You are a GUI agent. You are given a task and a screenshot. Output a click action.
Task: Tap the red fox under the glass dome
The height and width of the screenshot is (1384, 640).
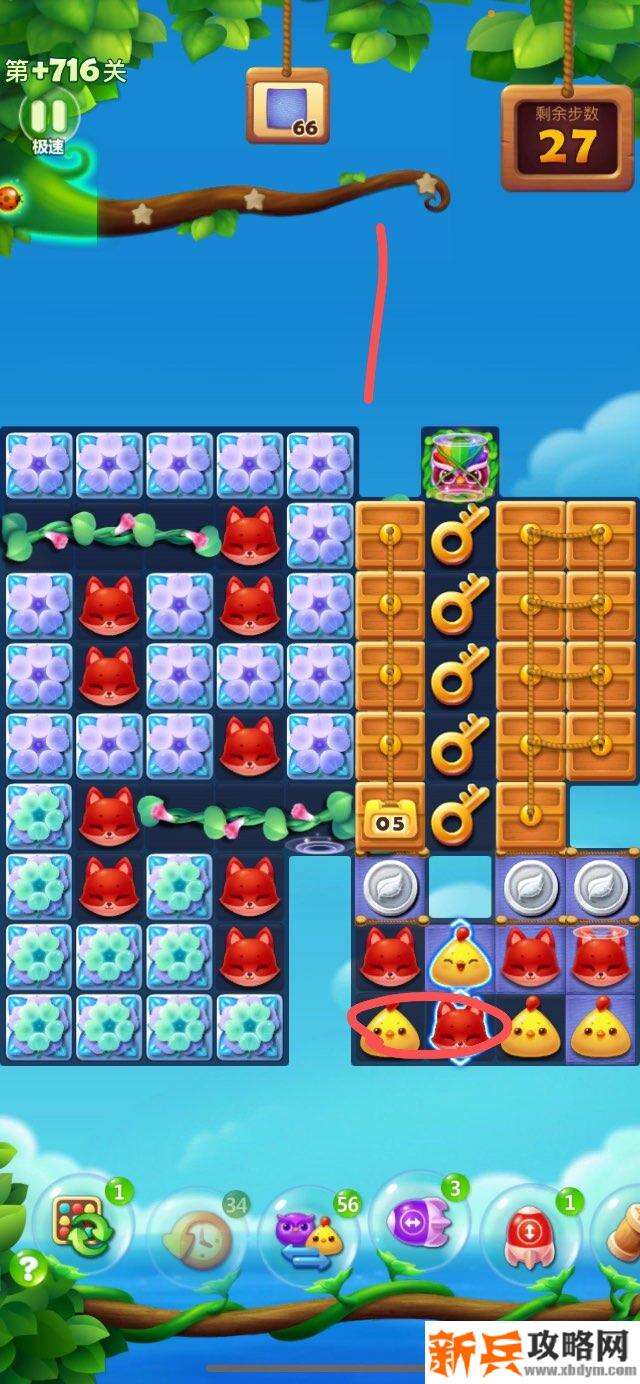(600, 958)
